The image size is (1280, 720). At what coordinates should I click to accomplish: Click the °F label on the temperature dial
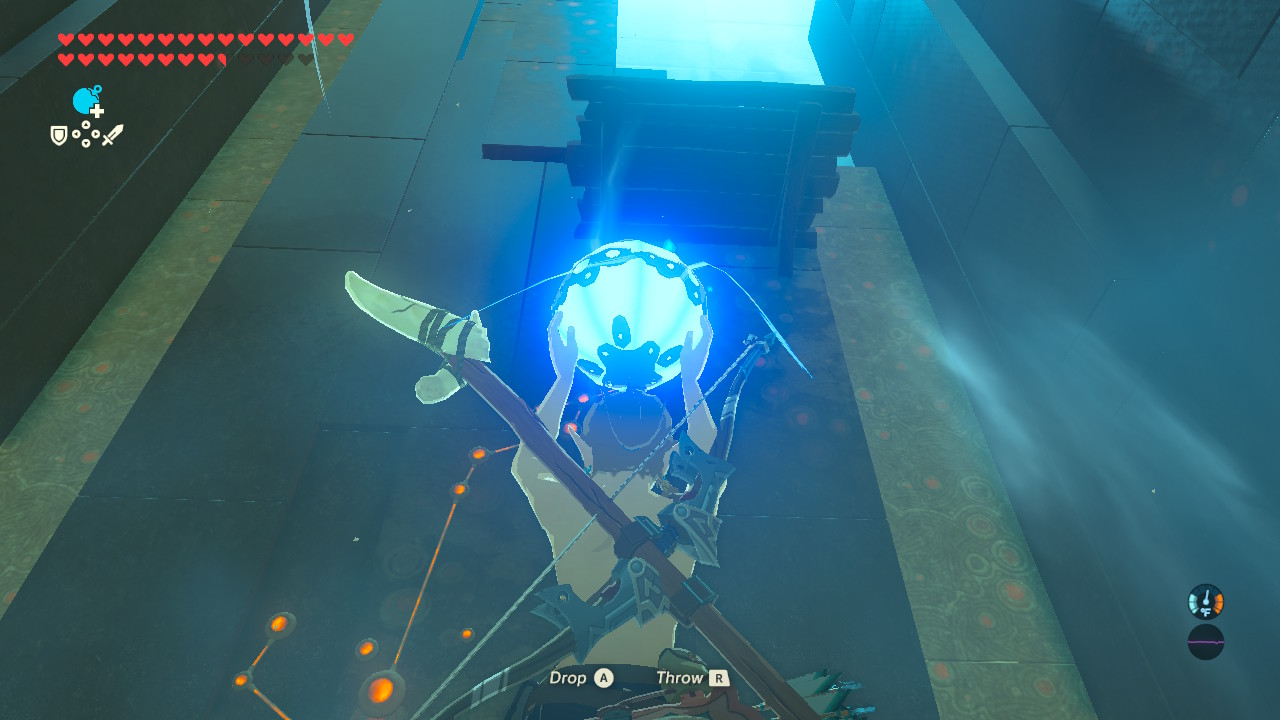[1206, 612]
